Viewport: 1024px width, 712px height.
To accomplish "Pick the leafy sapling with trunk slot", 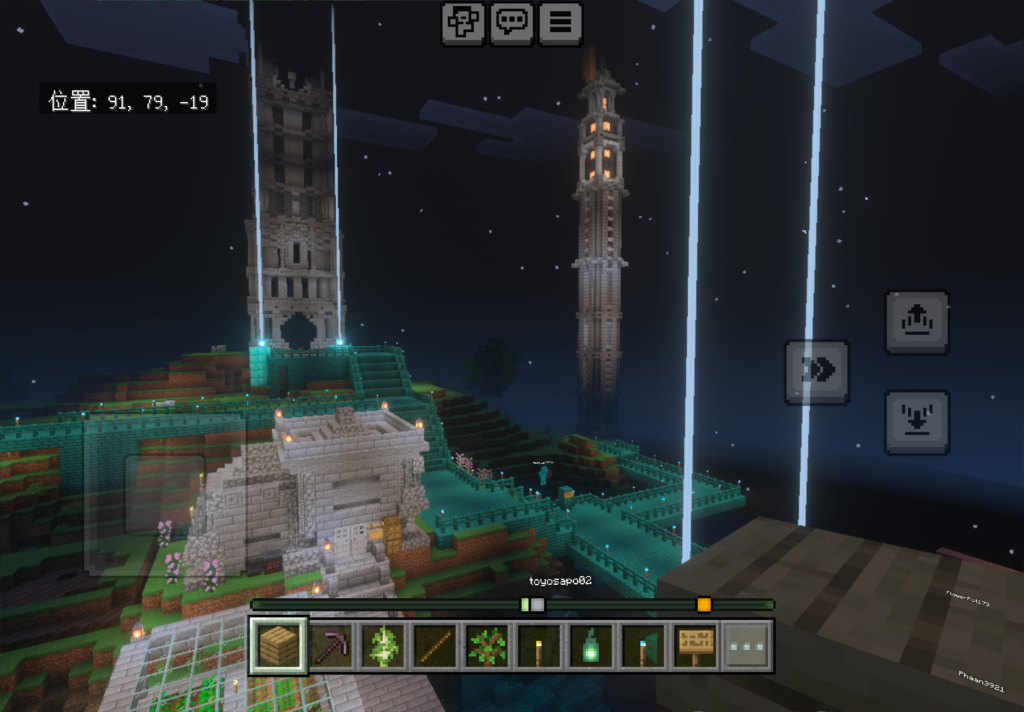I will point(487,646).
